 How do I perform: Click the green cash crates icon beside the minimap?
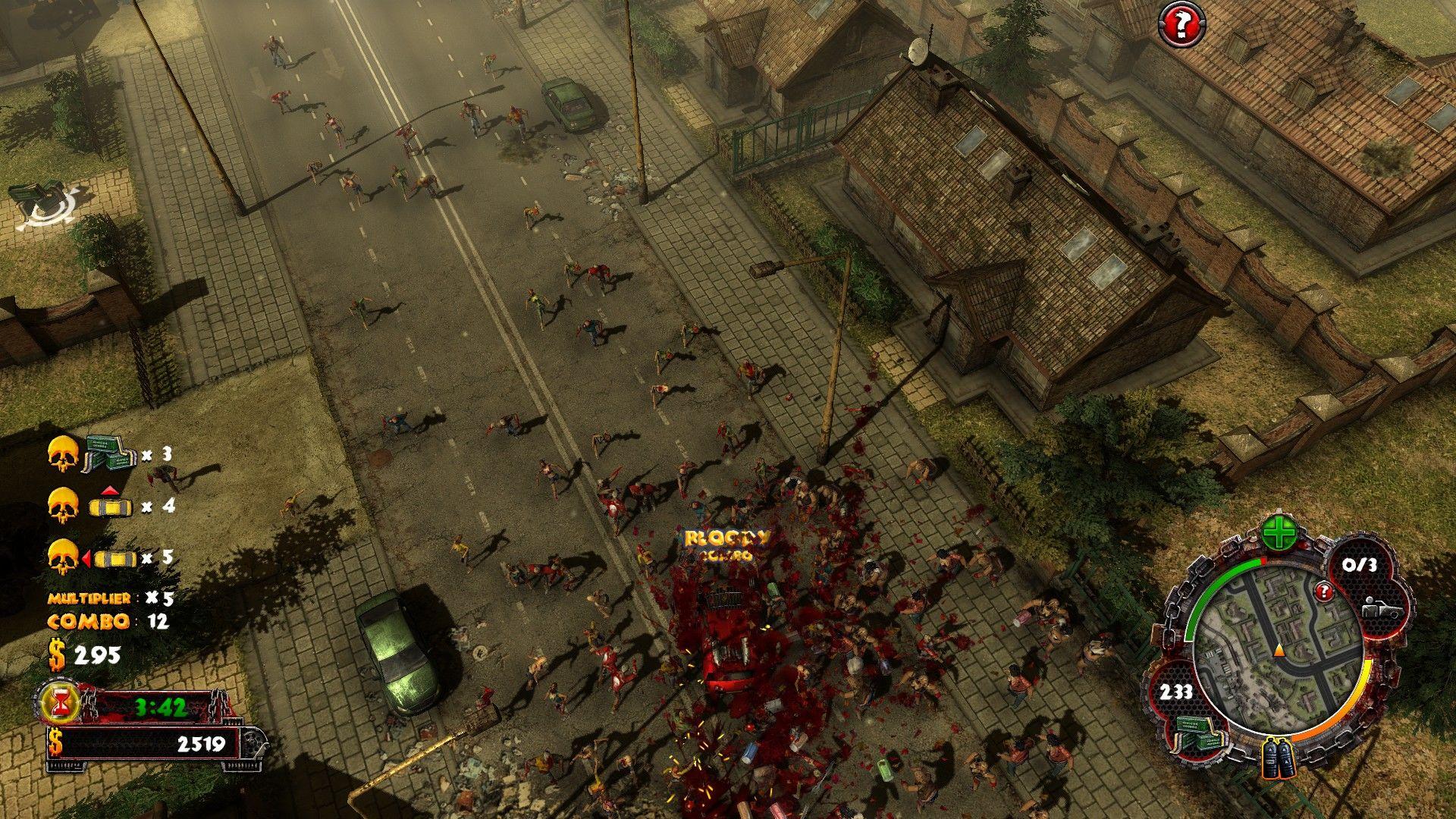[1198, 735]
